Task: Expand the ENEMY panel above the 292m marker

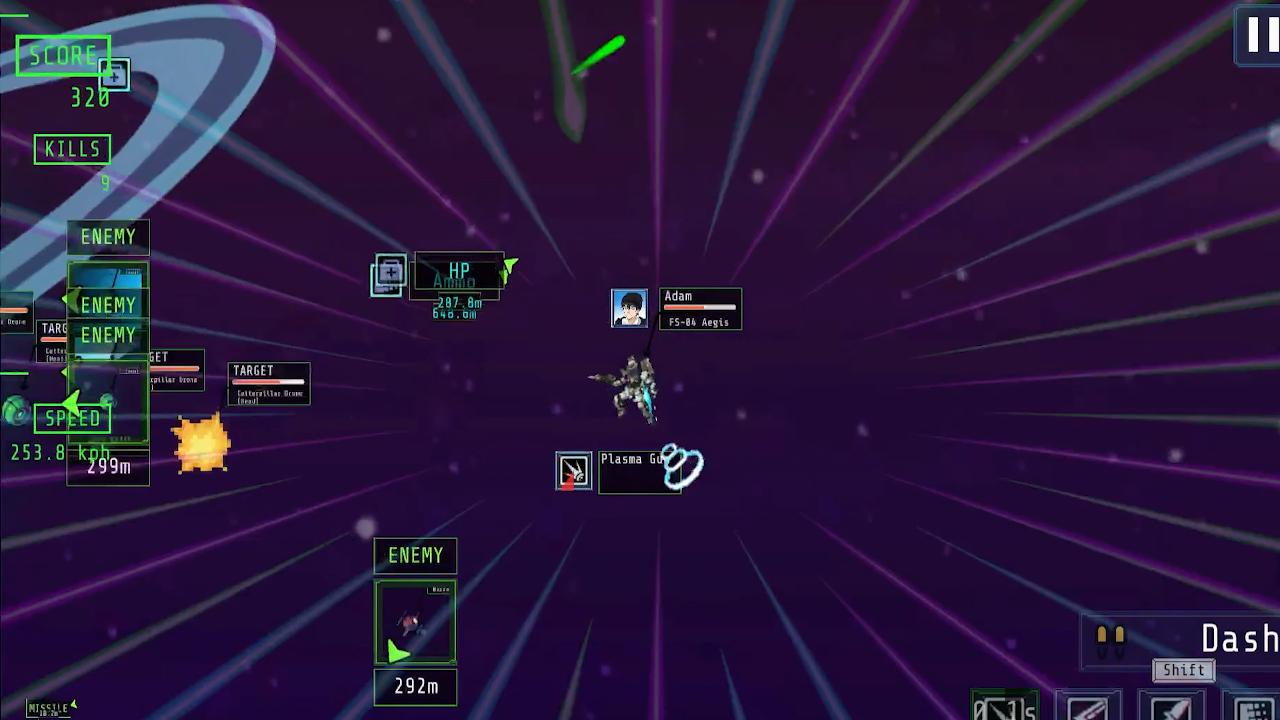Action: click(415, 556)
